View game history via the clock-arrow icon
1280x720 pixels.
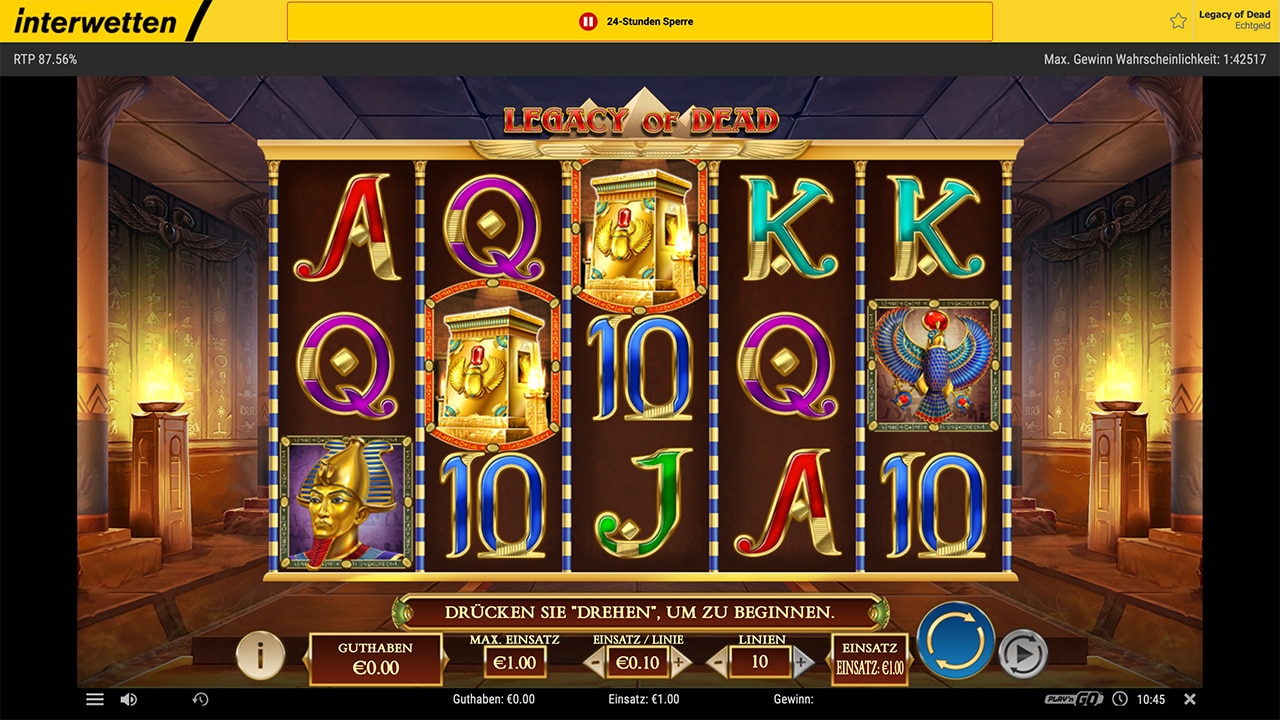pos(201,699)
